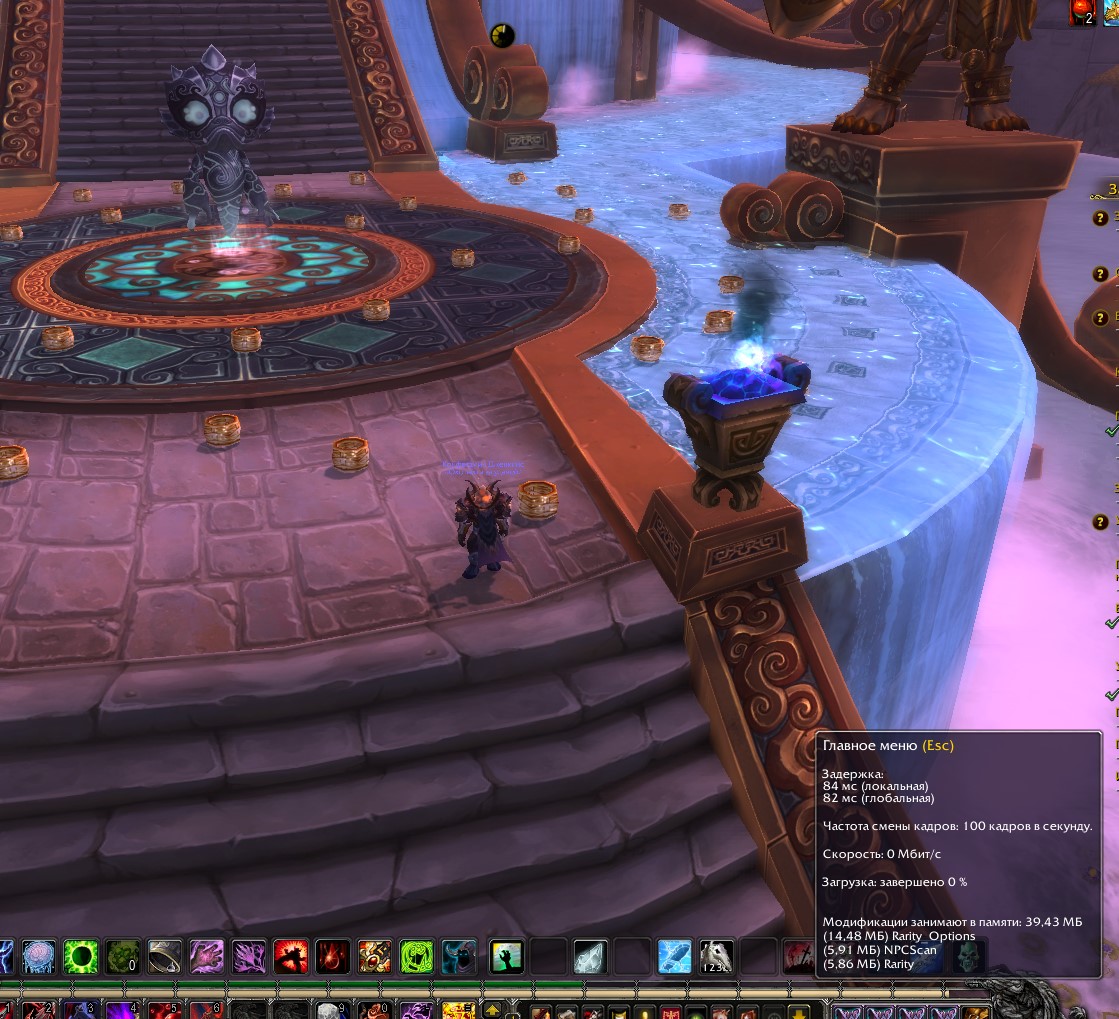Activate the pink brain spell icon
Image resolution: width=1119 pixels, height=1019 pixels.
pos(39,957)
